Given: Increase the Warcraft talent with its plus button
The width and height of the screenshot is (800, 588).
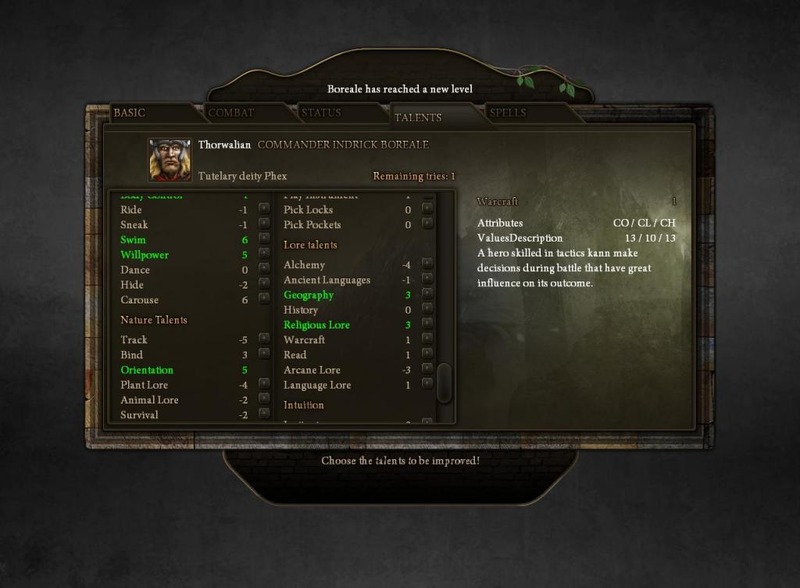Looking at the screenshot, I should pos(427,340).
